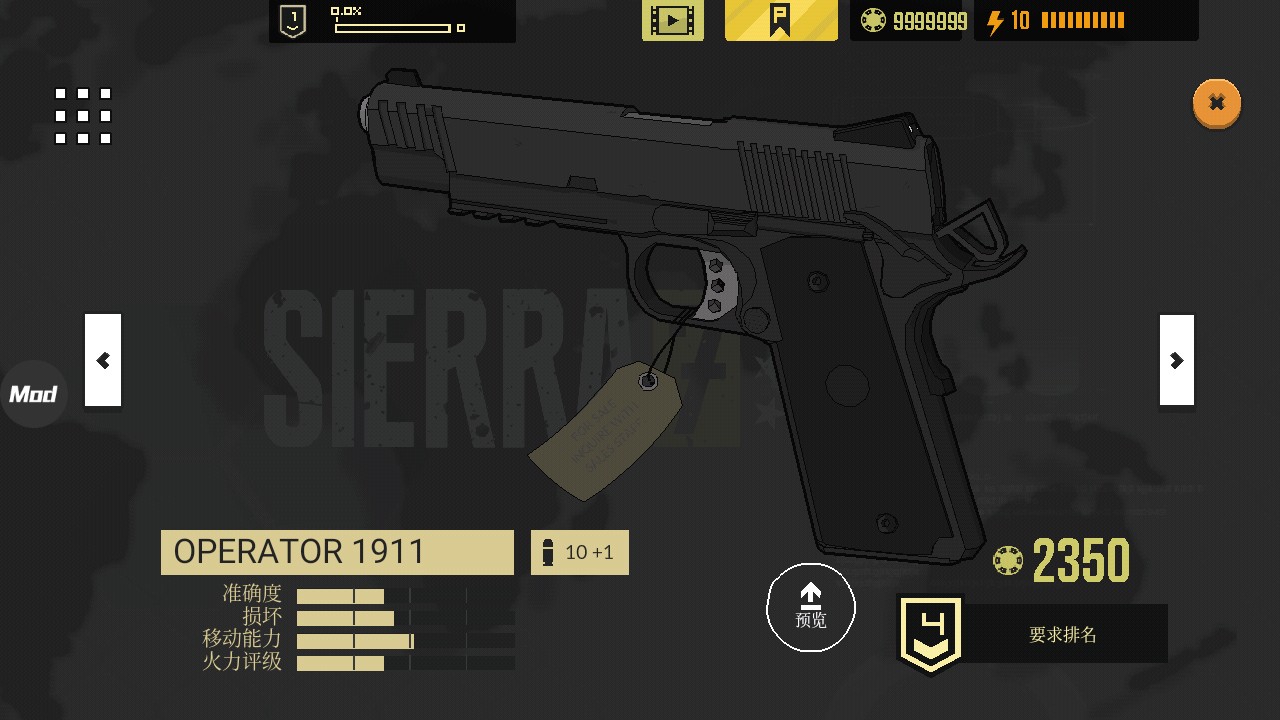Select the yellow flag banner button

point(781,20)
